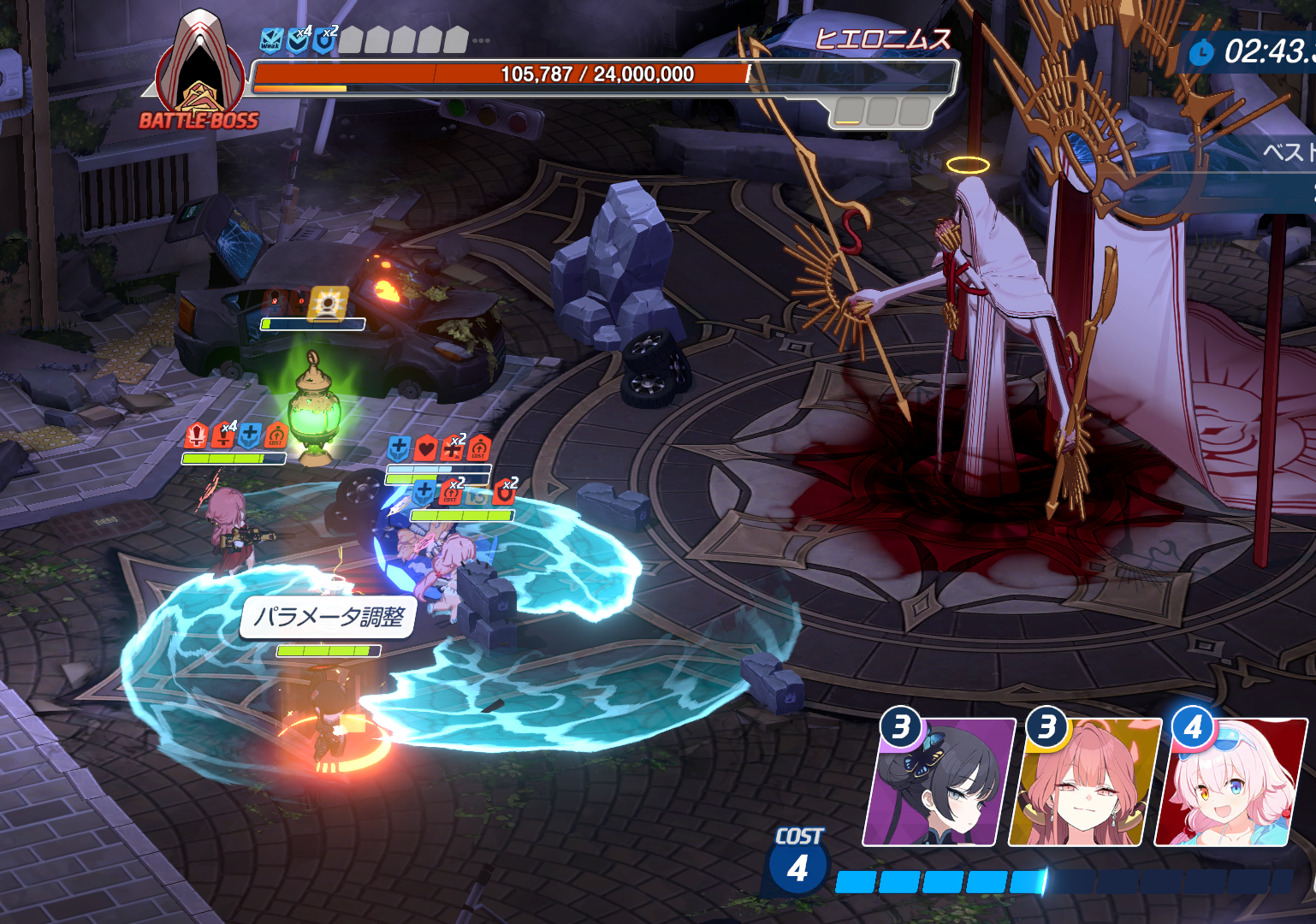Select the black-haired butterfly girl skill card
Viewport: 1316px width, 924px height.
(x=940, y=783)
